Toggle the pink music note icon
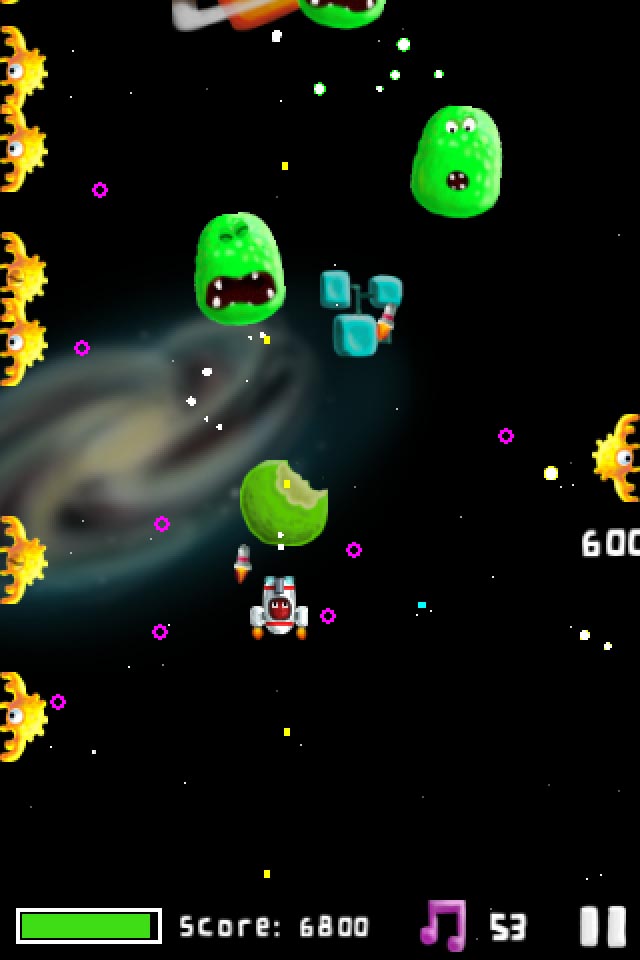 point(443,925)
